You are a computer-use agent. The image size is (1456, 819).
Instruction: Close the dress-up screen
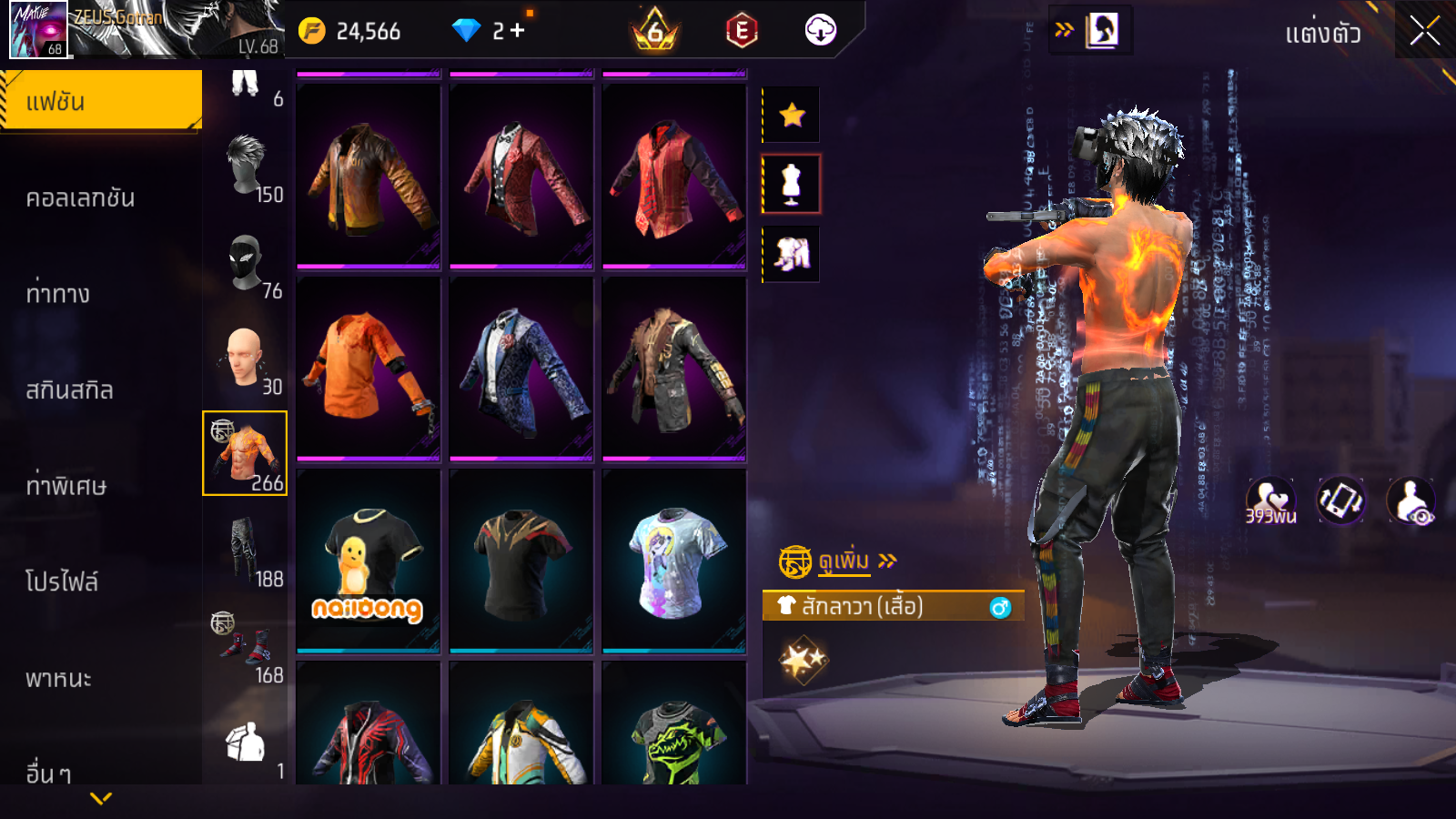(x=1424, y=32)
